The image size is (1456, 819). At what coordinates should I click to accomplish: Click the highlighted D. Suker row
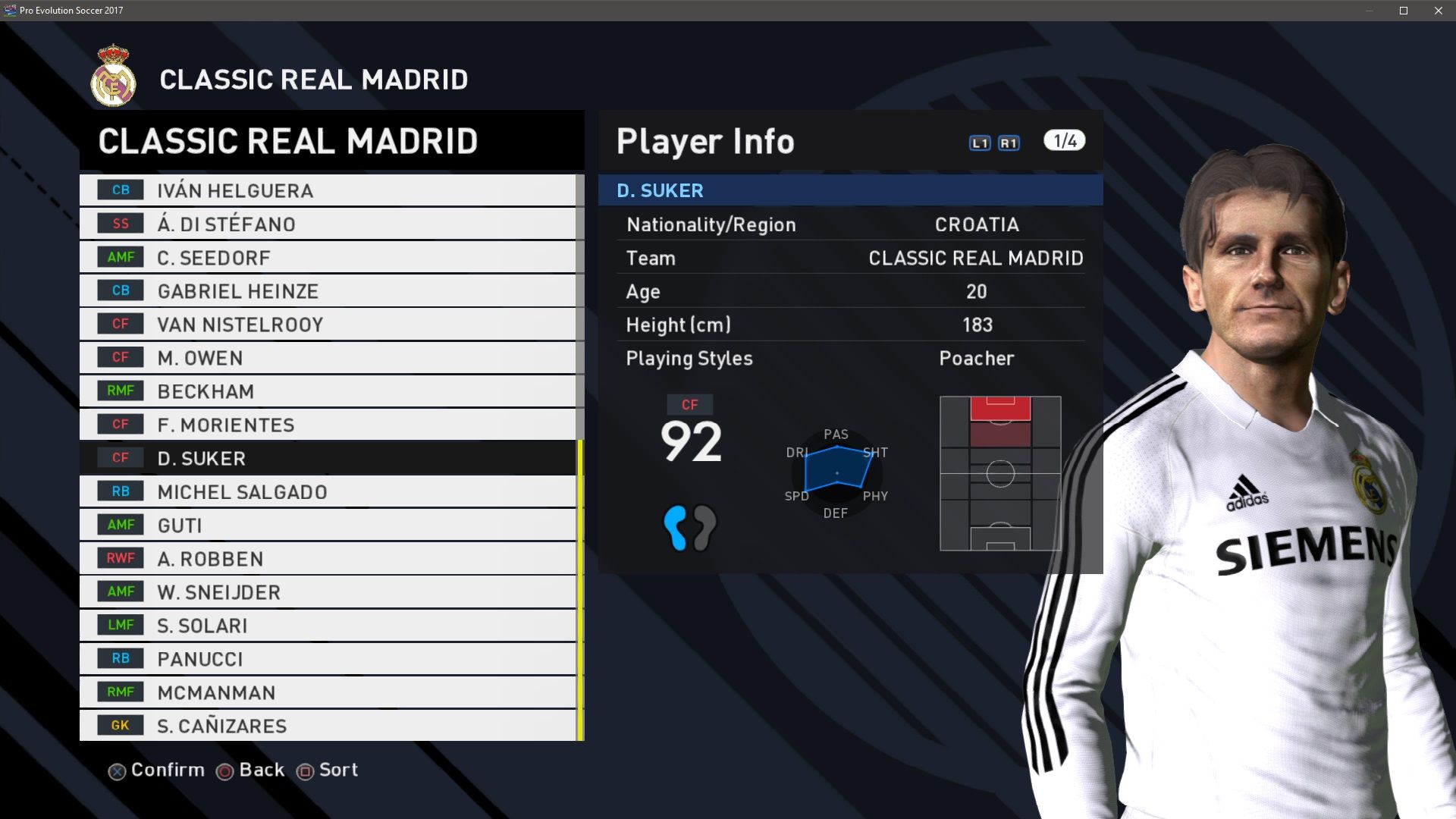[327, 458]
